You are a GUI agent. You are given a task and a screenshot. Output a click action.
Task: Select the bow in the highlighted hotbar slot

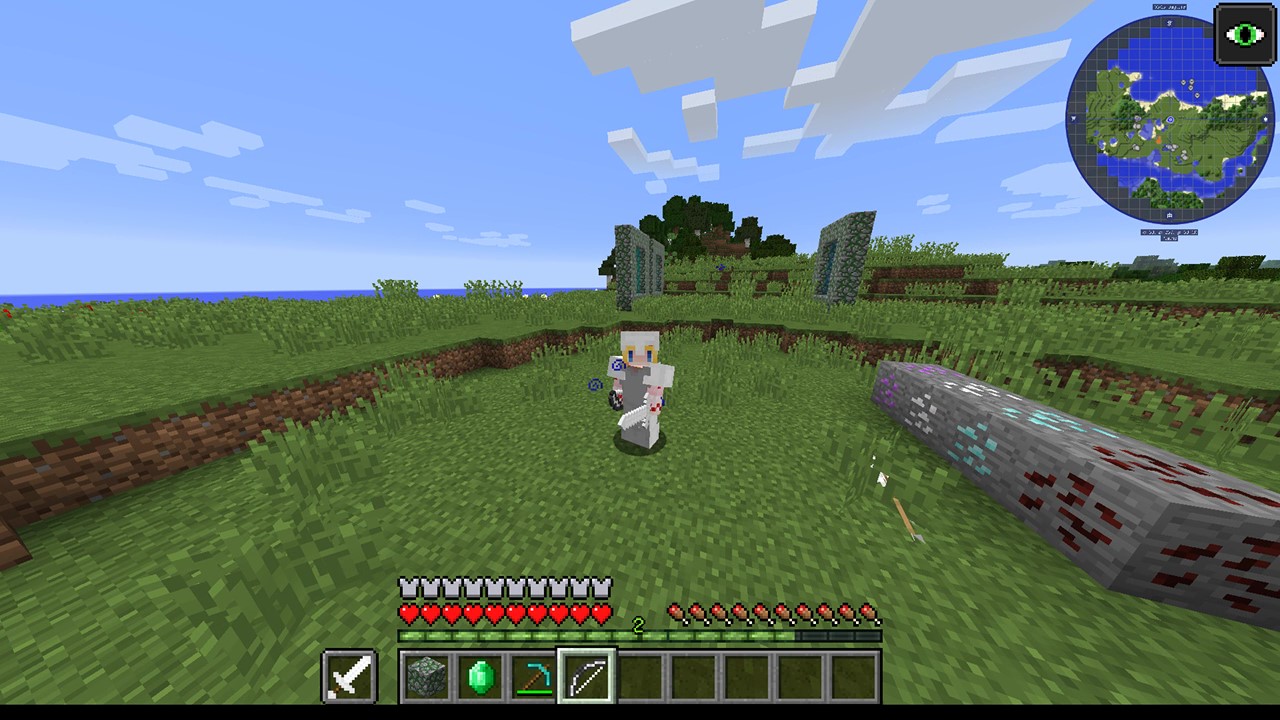(x=587, y=675)
